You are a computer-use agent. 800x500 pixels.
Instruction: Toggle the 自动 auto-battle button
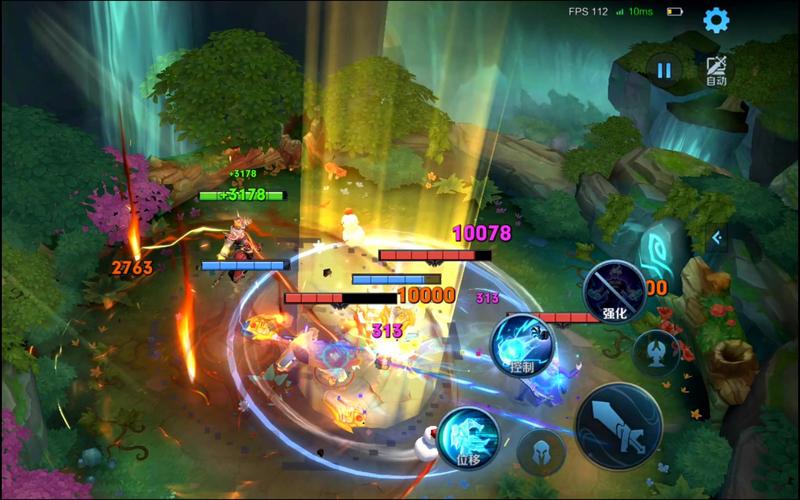[x=716, y=70]
